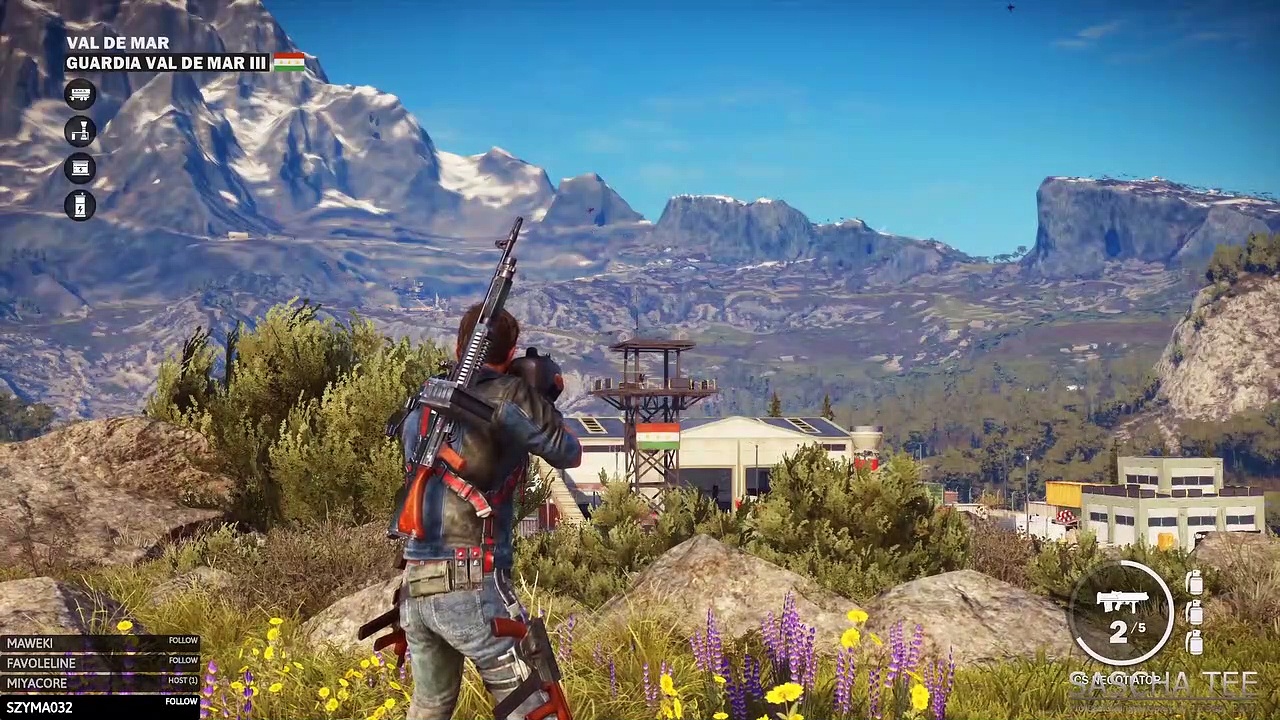Screen dimensions: 1280x720
Task: Select host MIYACORE in the player list
Action: click(101, 683)
